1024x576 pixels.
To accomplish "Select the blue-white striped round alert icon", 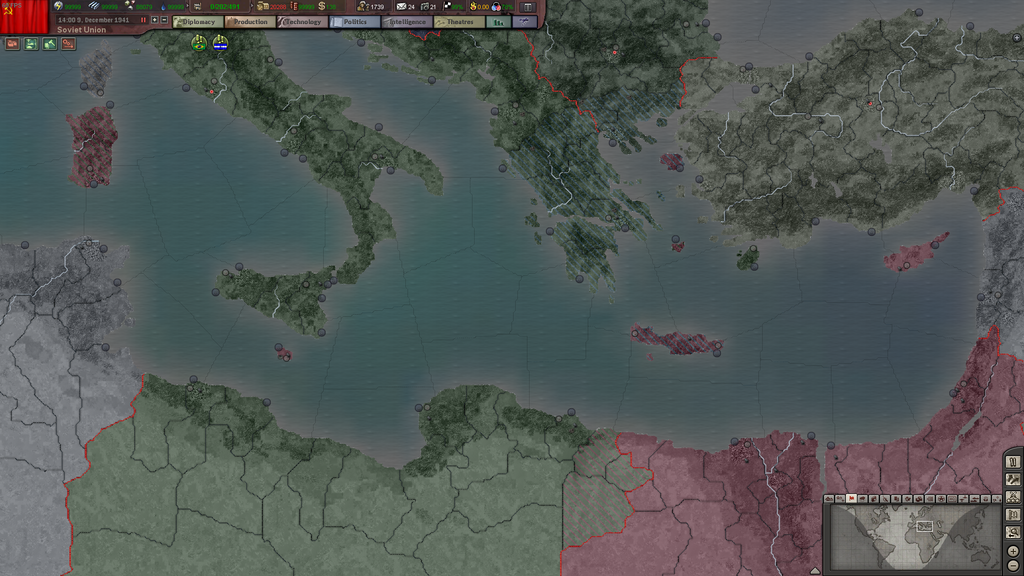I will (x=220, y=43).
